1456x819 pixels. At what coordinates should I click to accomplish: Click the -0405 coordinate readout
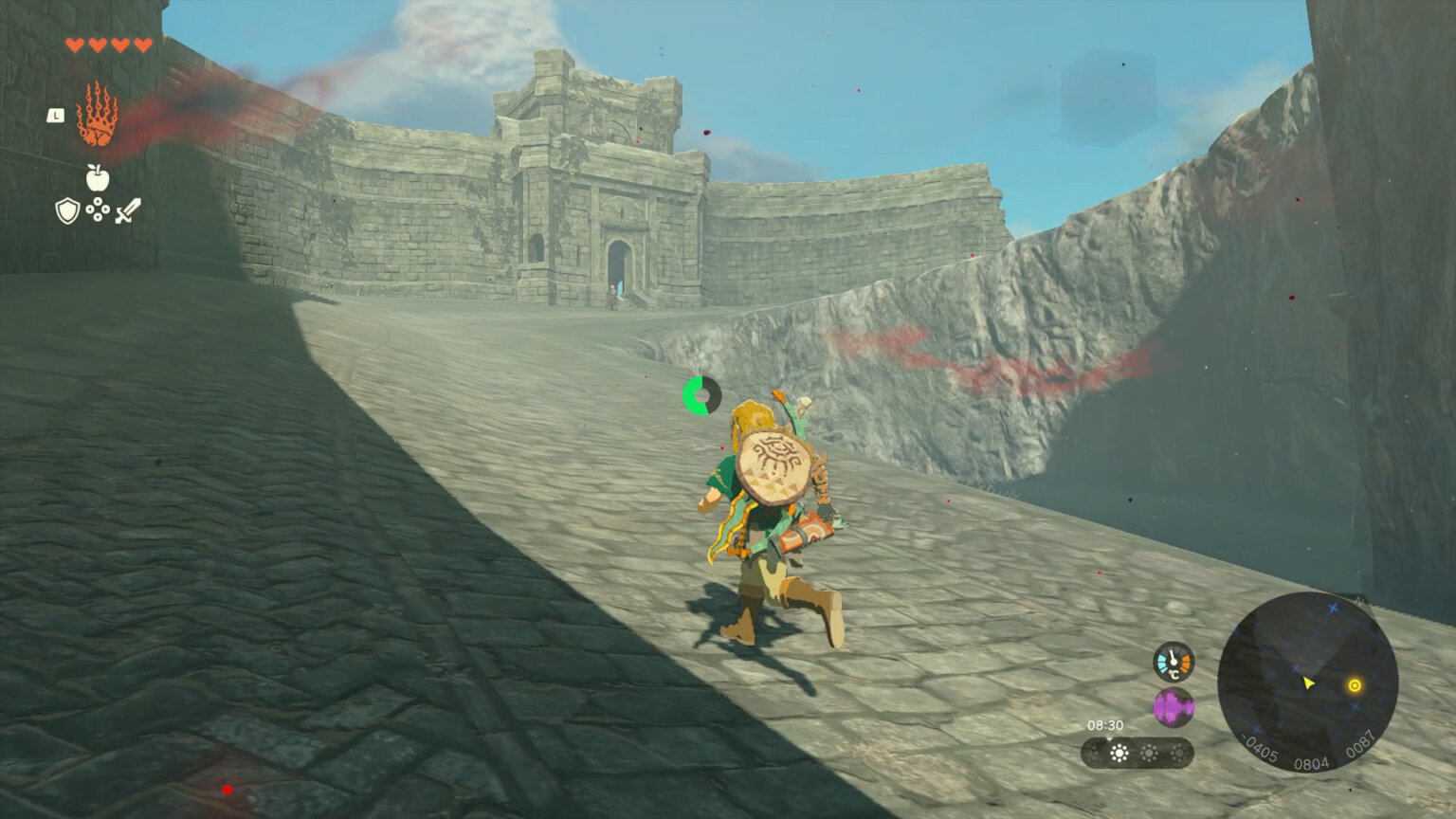(1260, 749)
